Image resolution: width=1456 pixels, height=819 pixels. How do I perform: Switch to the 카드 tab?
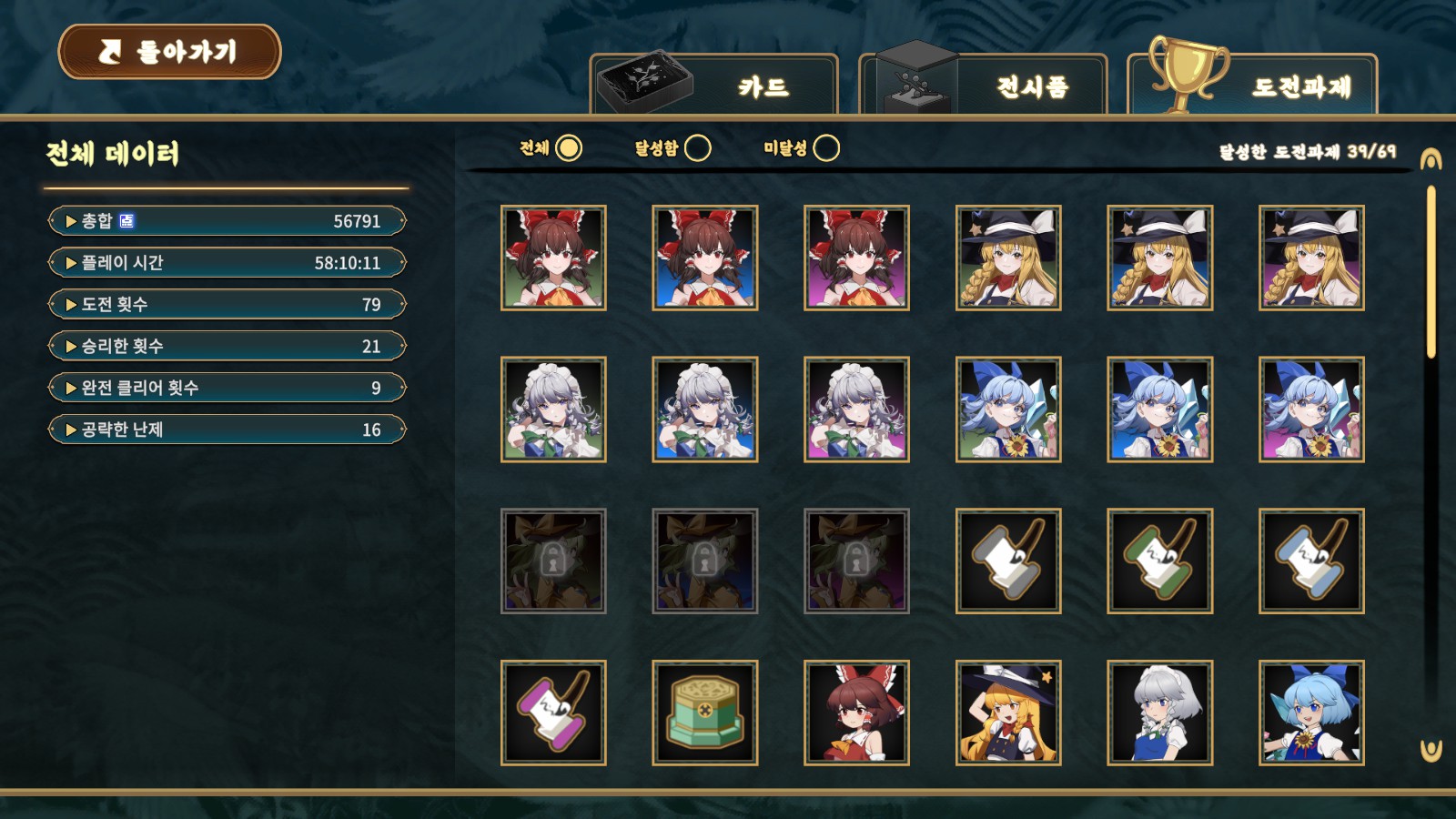tap(714, 85)
